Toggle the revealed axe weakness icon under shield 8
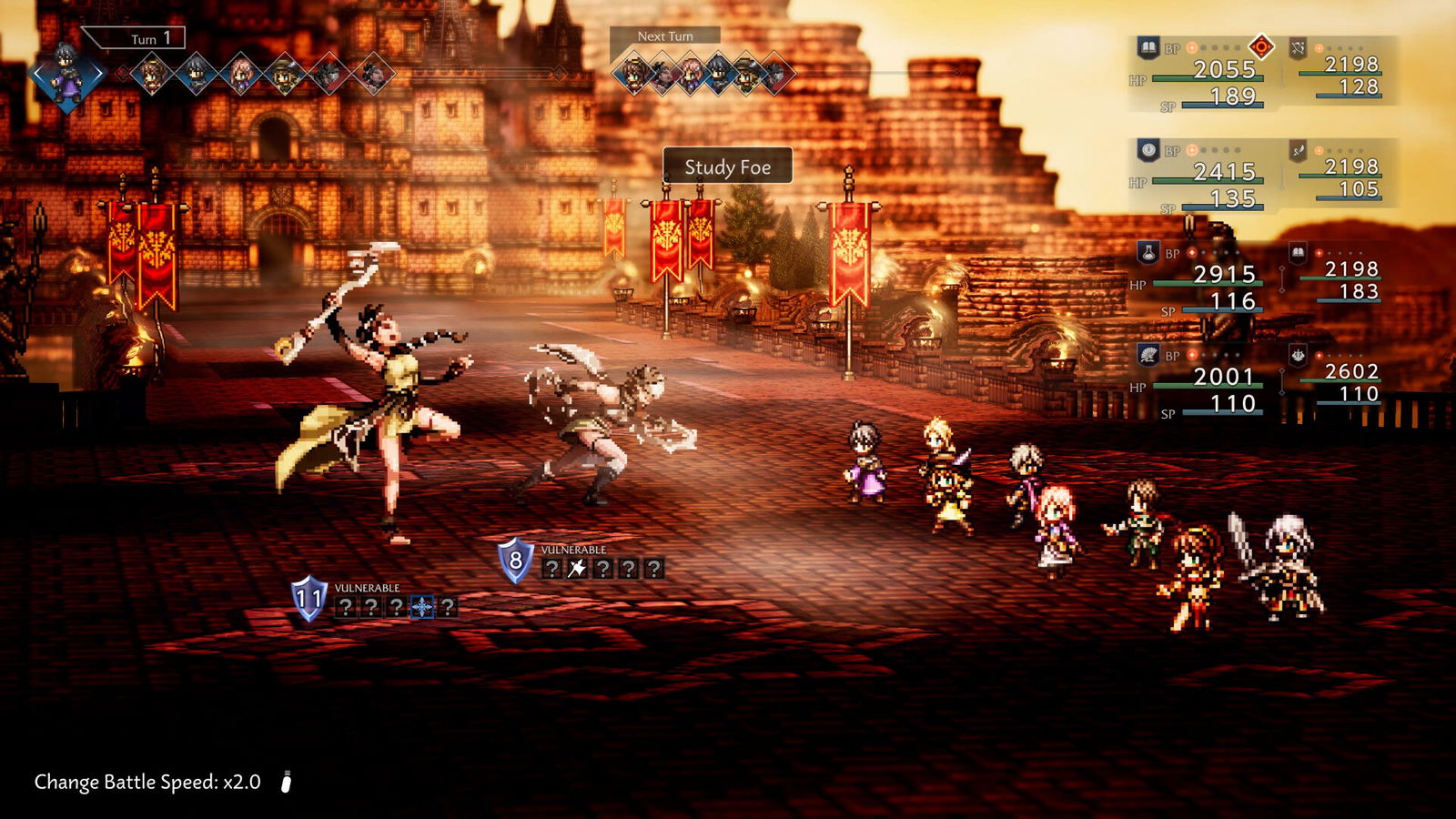The image size is (1456, 819). click(x=576, y=566)
